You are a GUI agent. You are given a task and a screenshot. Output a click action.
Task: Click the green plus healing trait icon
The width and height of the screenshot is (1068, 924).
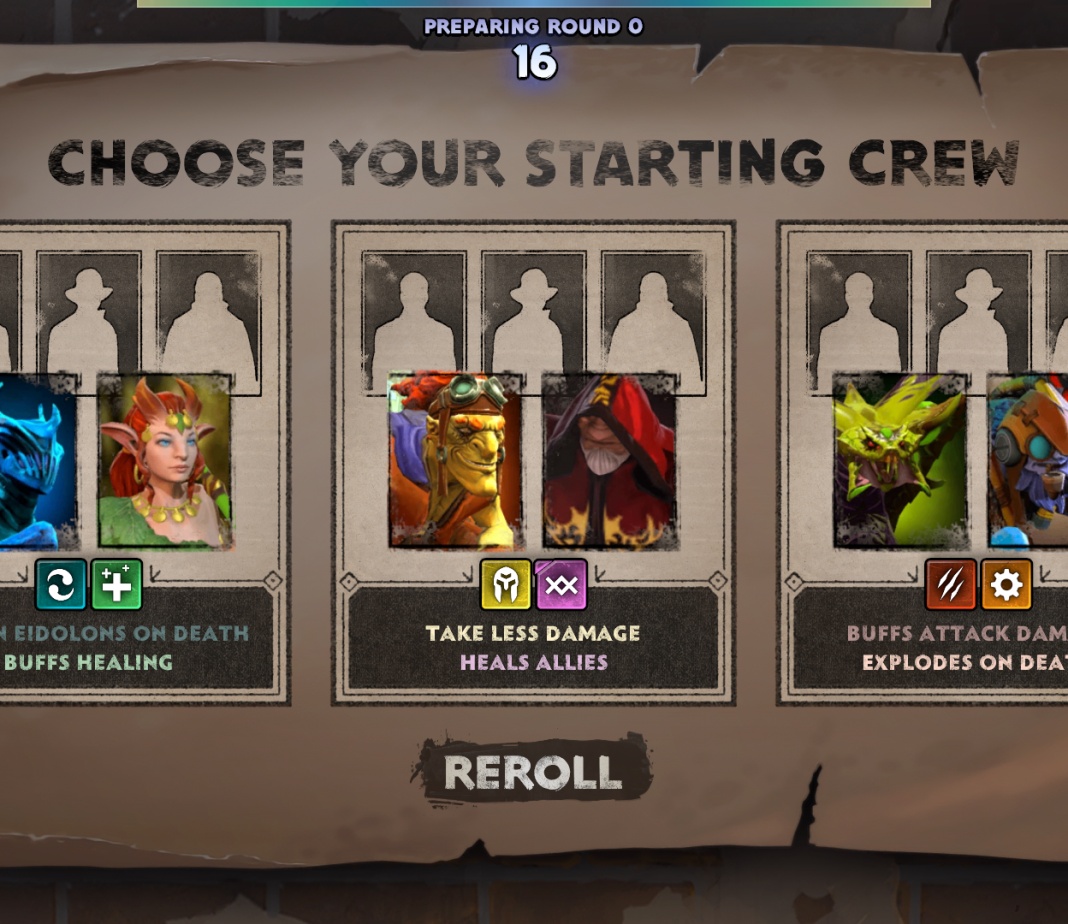[x=116, y=585]
